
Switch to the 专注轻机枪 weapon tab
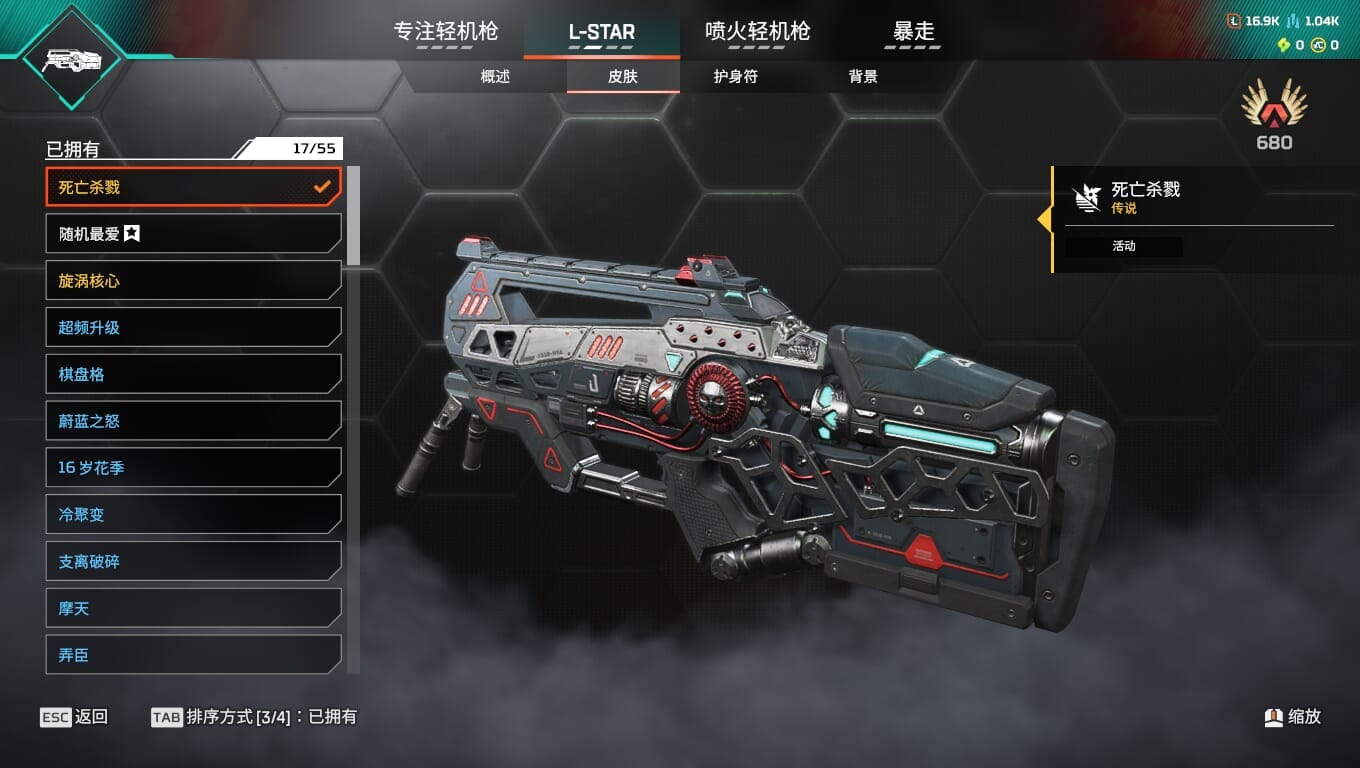point(446,32)
